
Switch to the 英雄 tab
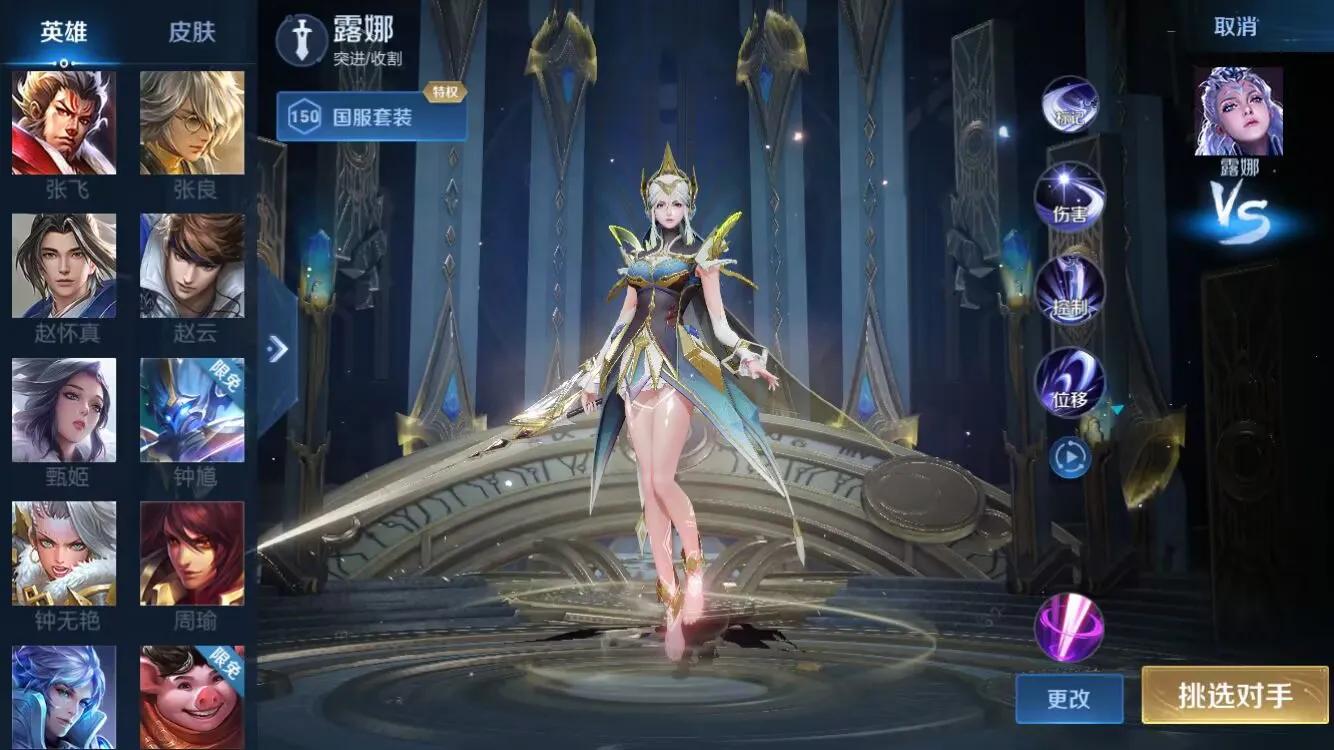click(64, 32)
